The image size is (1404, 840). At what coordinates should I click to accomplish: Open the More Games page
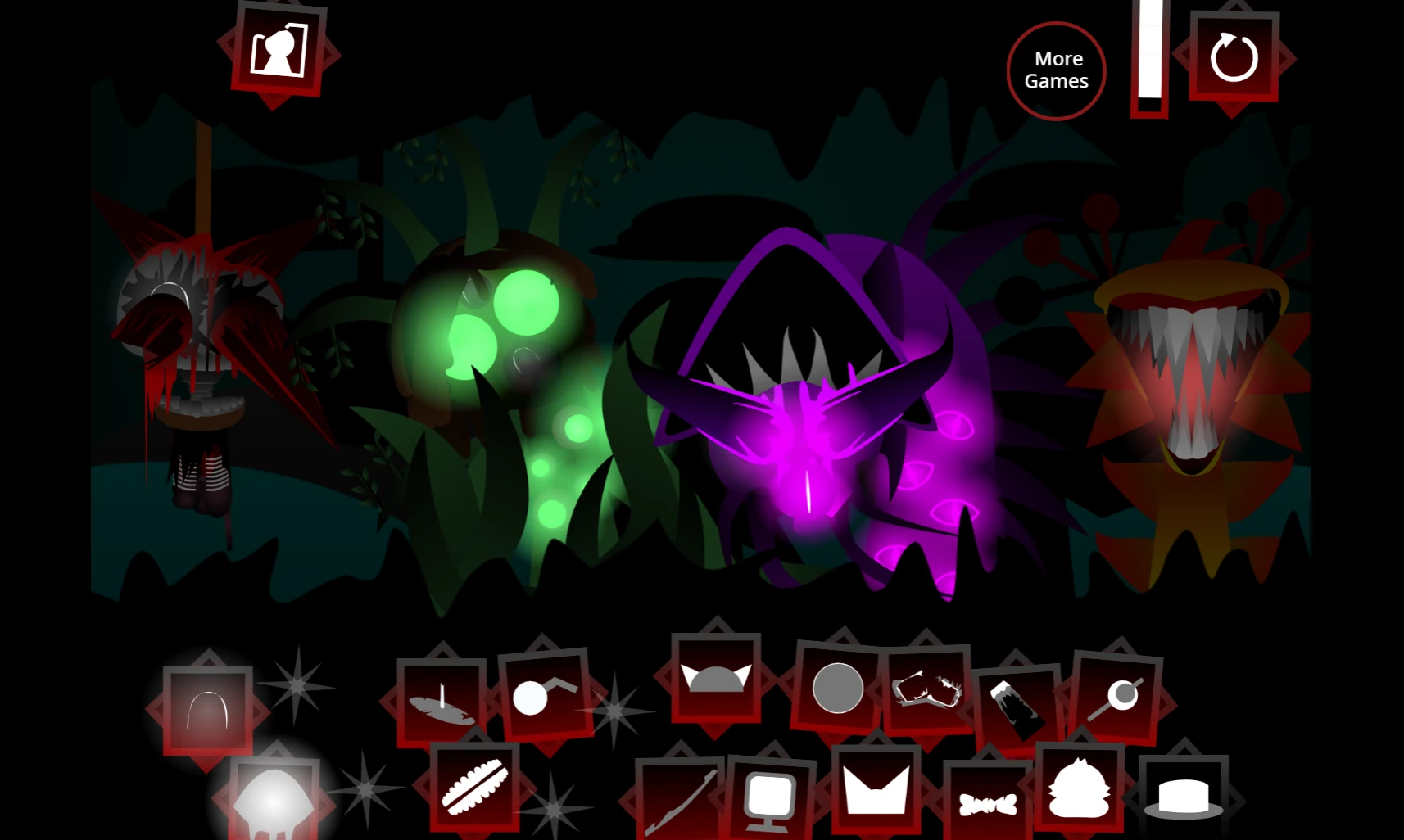pos(1056,70)
